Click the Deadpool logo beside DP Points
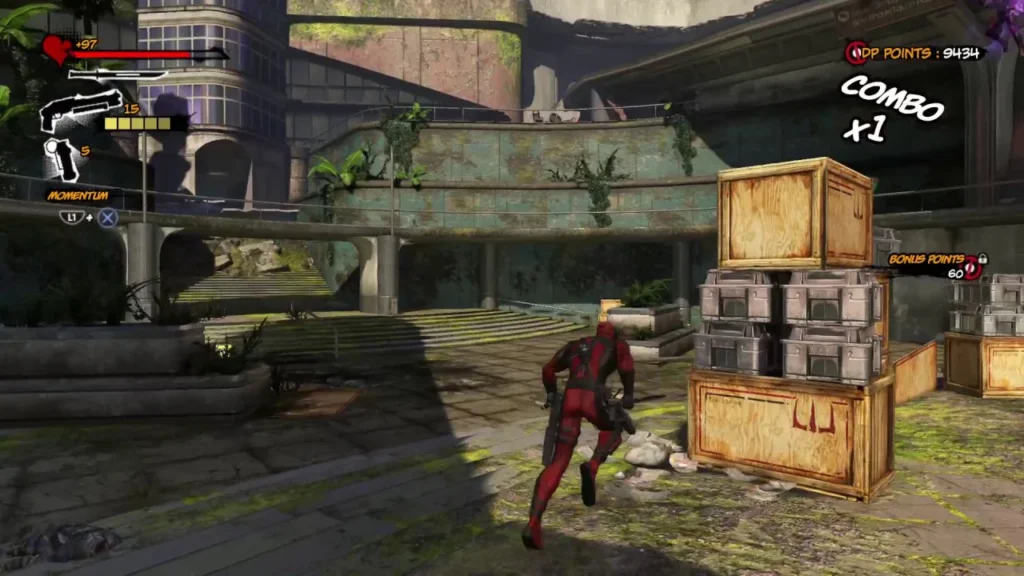The height and width of the screenshot is (576, 1024). coord(855,53)
